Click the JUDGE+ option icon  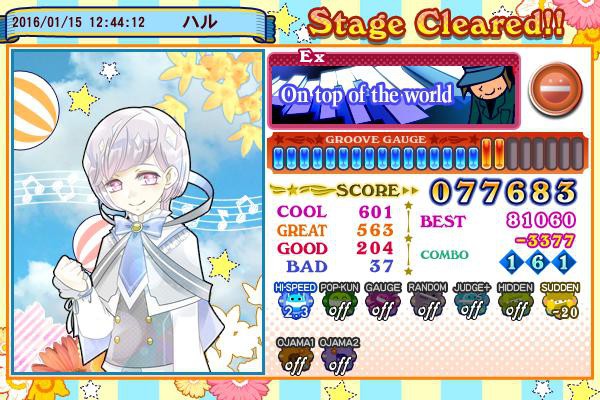coord(472,304)
